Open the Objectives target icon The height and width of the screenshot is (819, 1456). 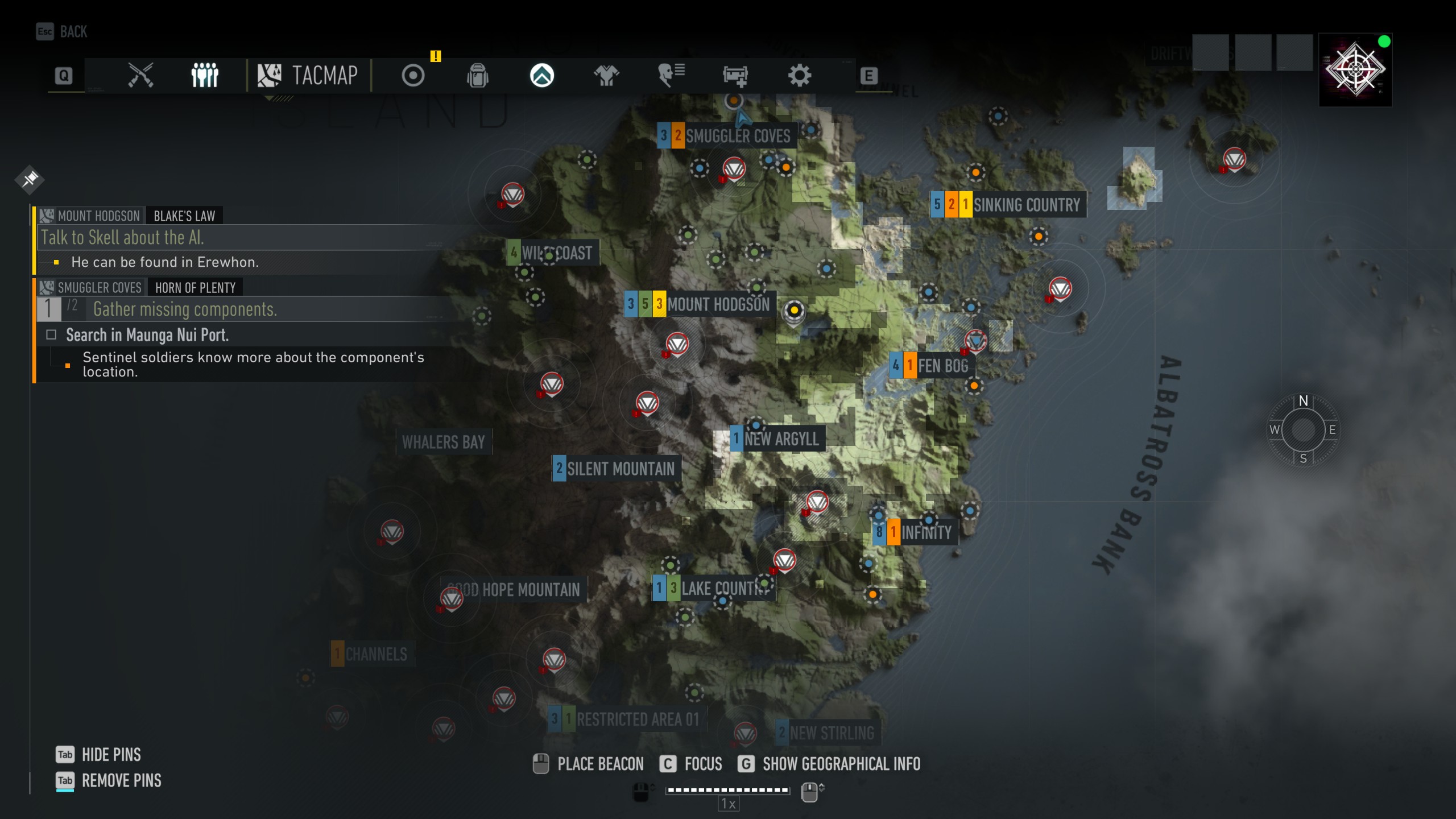[x=412, y=75]
